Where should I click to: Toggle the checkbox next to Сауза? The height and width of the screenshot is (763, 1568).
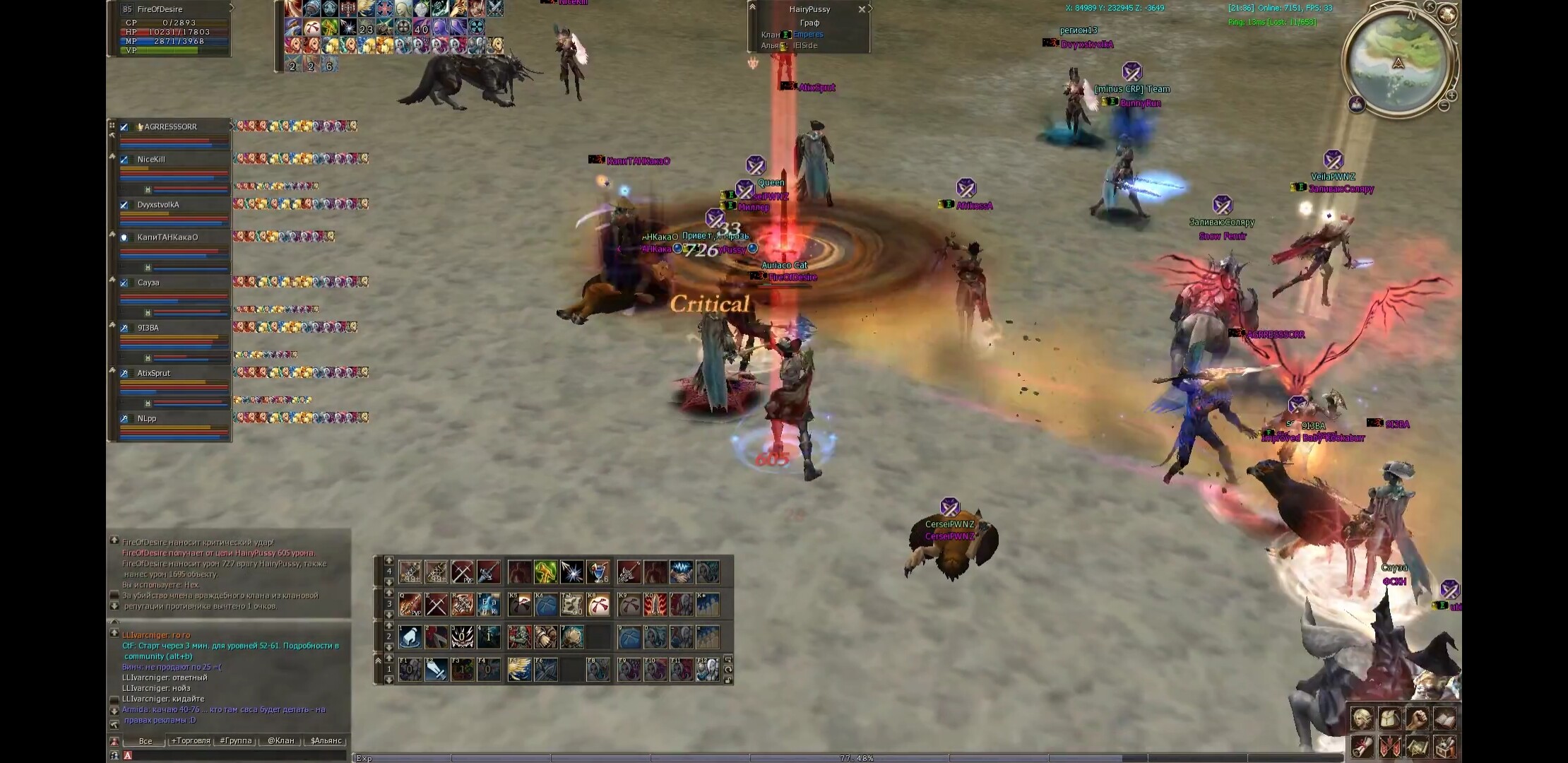(124, 283)
